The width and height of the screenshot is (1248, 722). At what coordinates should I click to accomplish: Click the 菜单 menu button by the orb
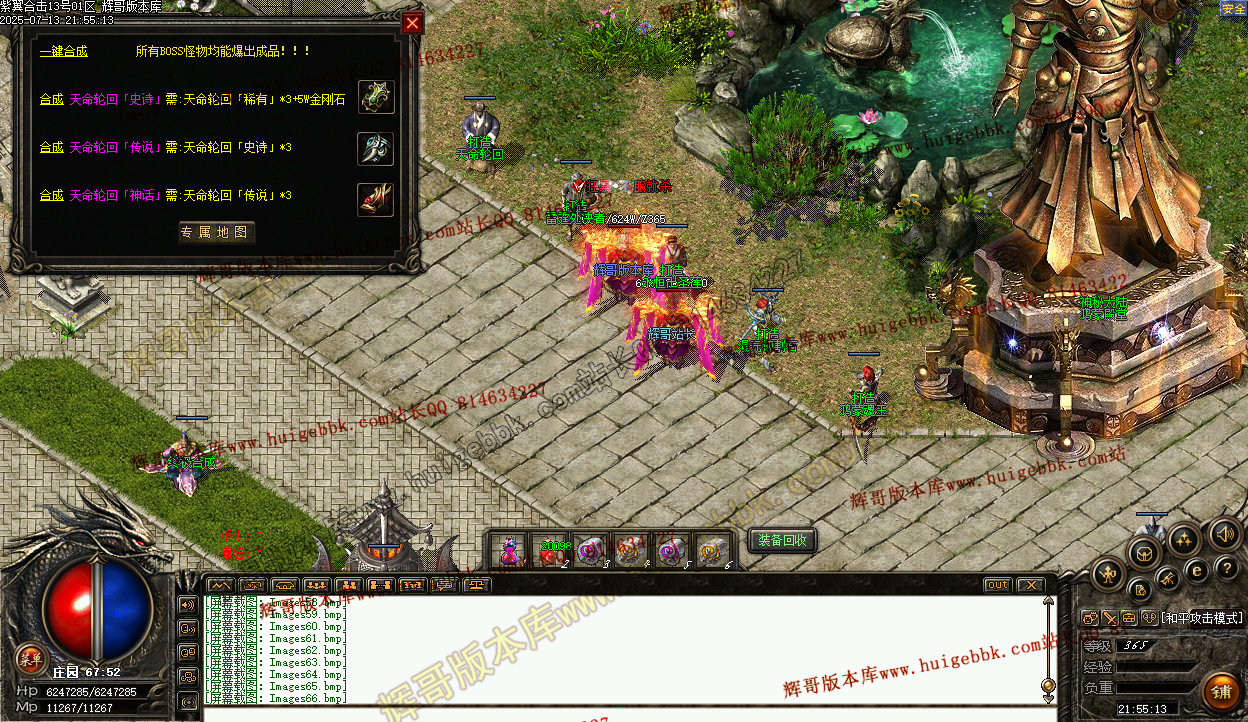click(x=30, y=657)
